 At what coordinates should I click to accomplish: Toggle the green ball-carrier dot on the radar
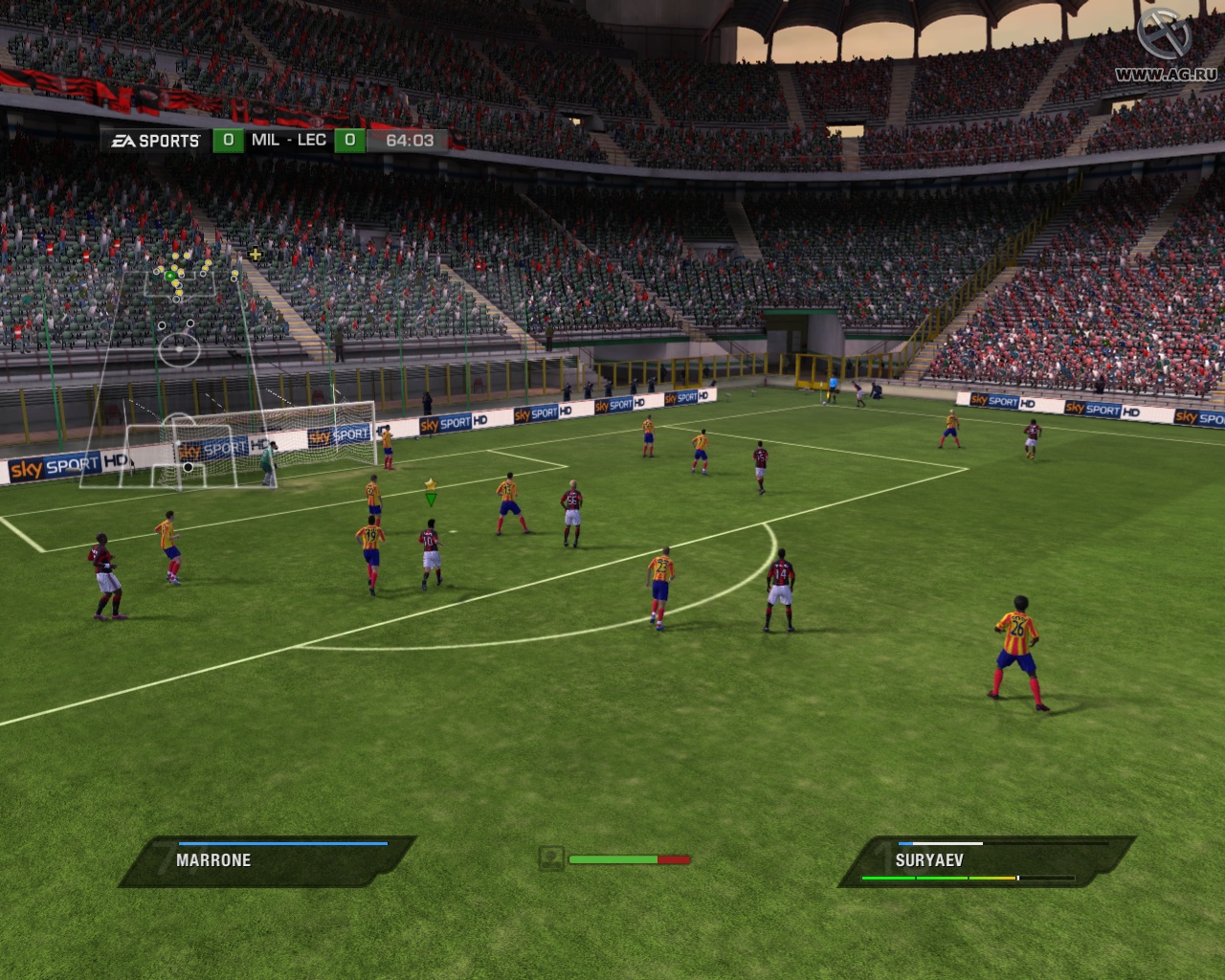pos(168,276)
